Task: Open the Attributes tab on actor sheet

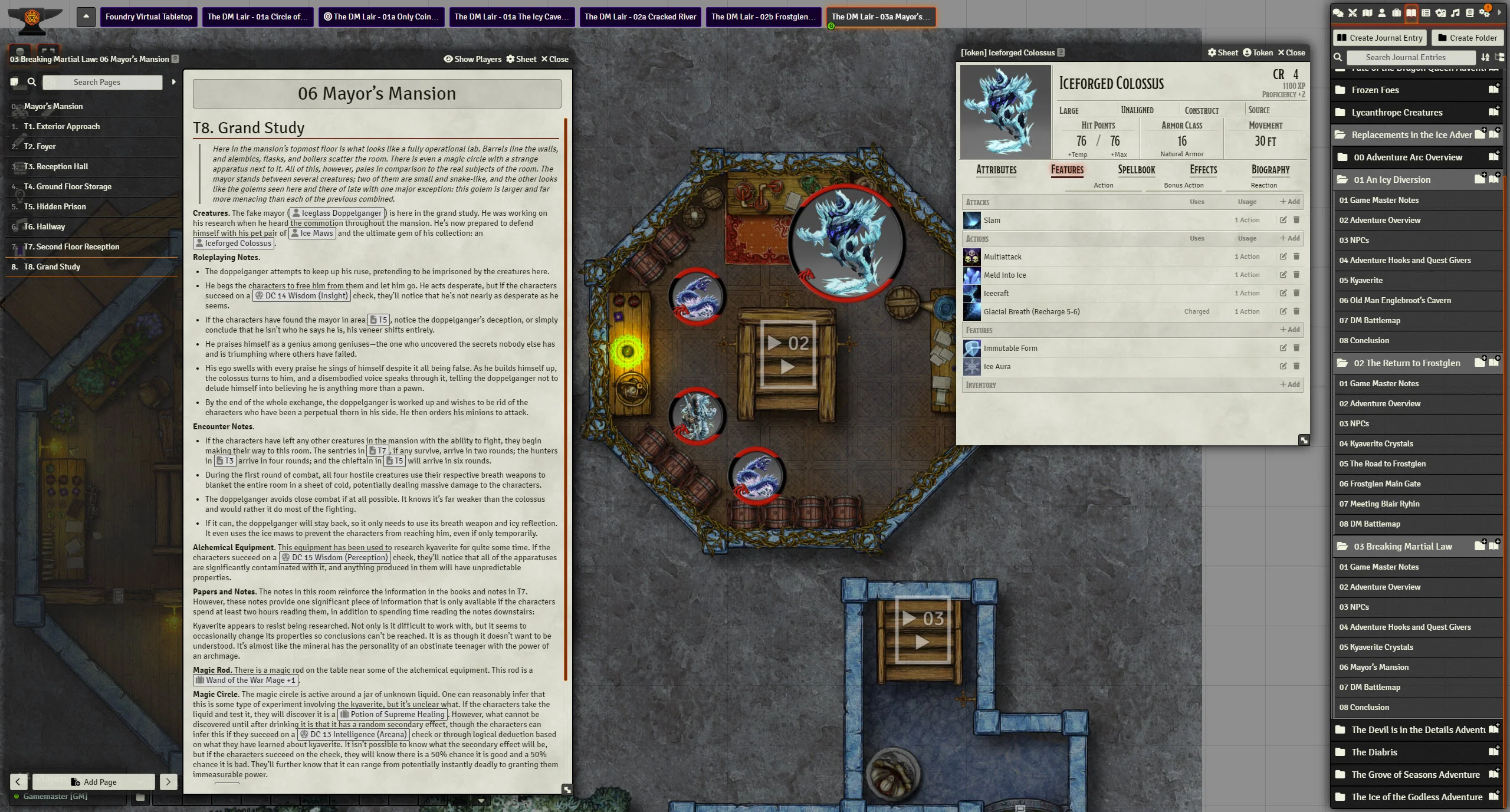Action: point(996,170)
